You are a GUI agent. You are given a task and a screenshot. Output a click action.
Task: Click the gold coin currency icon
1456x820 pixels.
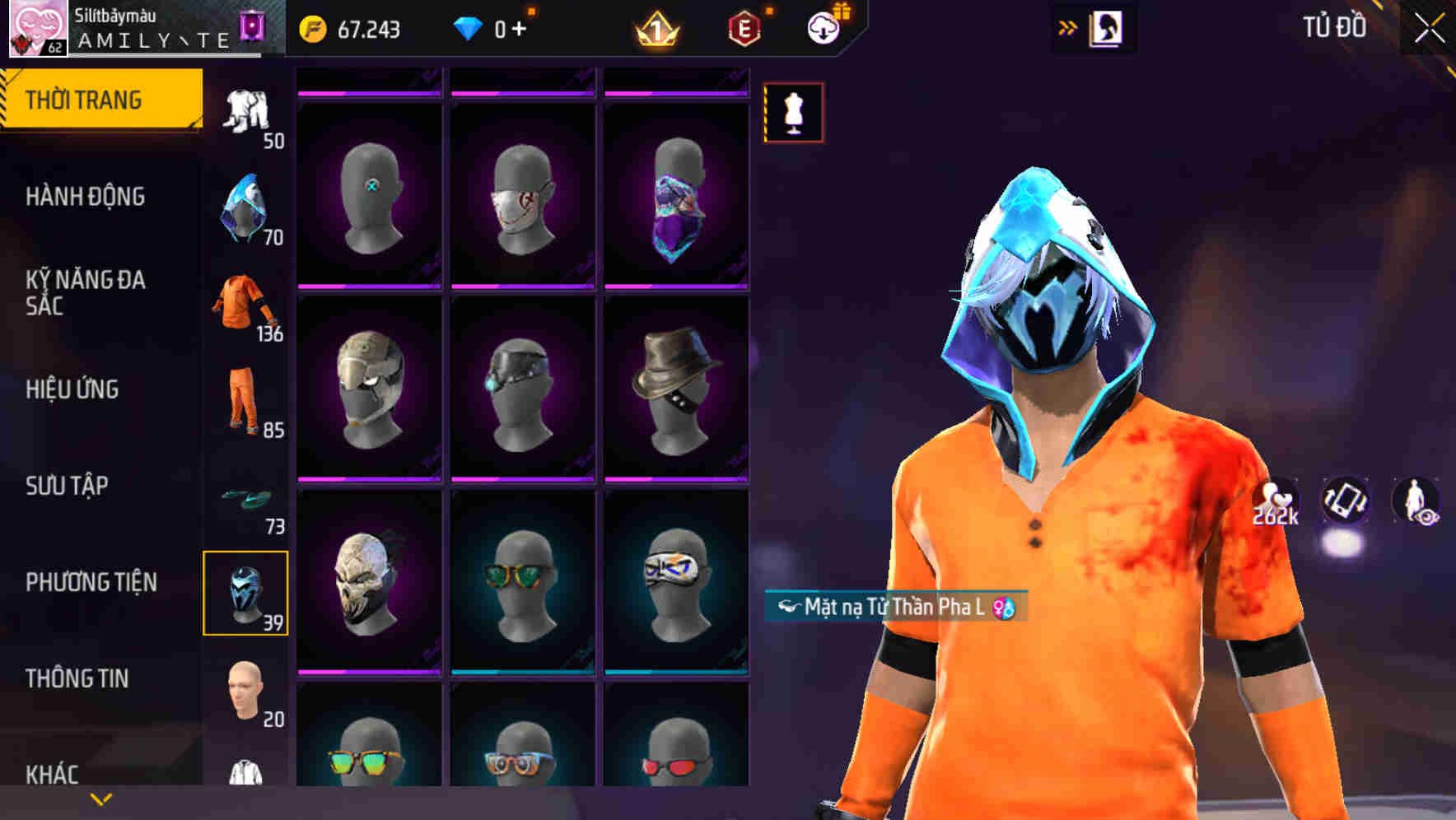click(x=311, y=30)
